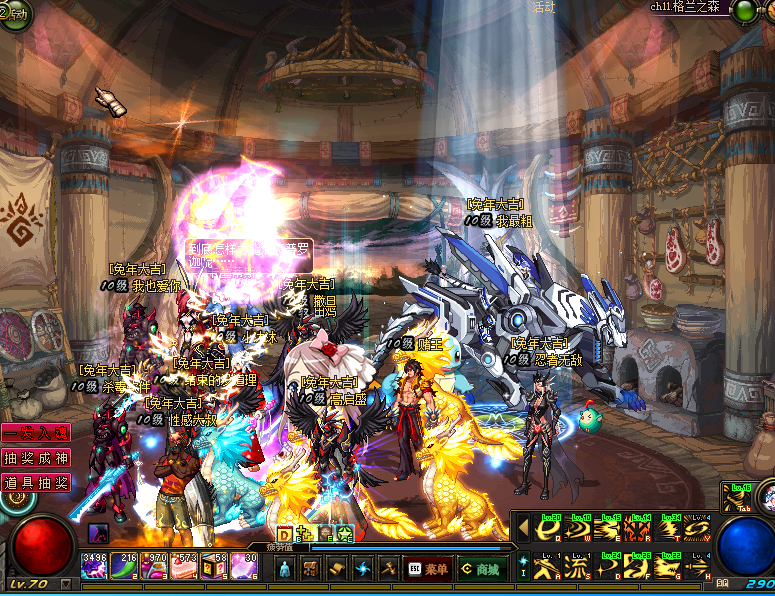Activate the 流 skill on the S key
This screenshot has height=596, width=775.
(x=577, y=567)
